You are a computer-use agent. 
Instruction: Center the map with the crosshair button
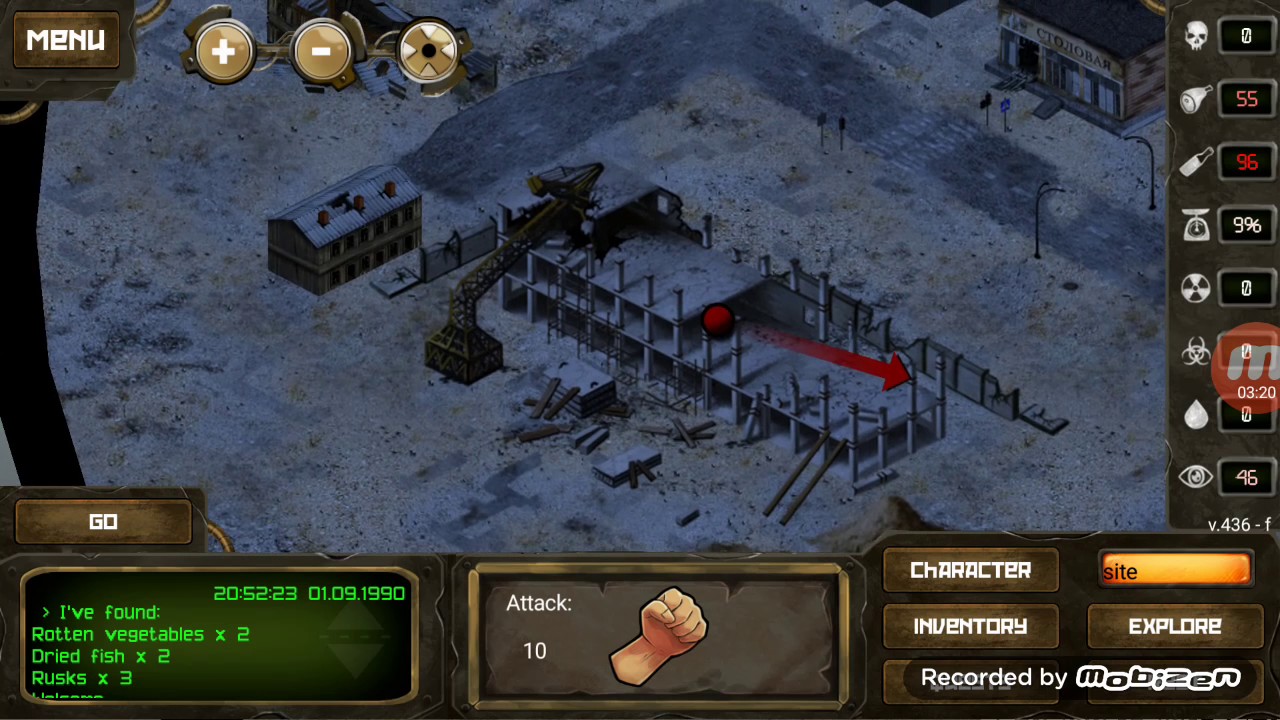[428, 50]
